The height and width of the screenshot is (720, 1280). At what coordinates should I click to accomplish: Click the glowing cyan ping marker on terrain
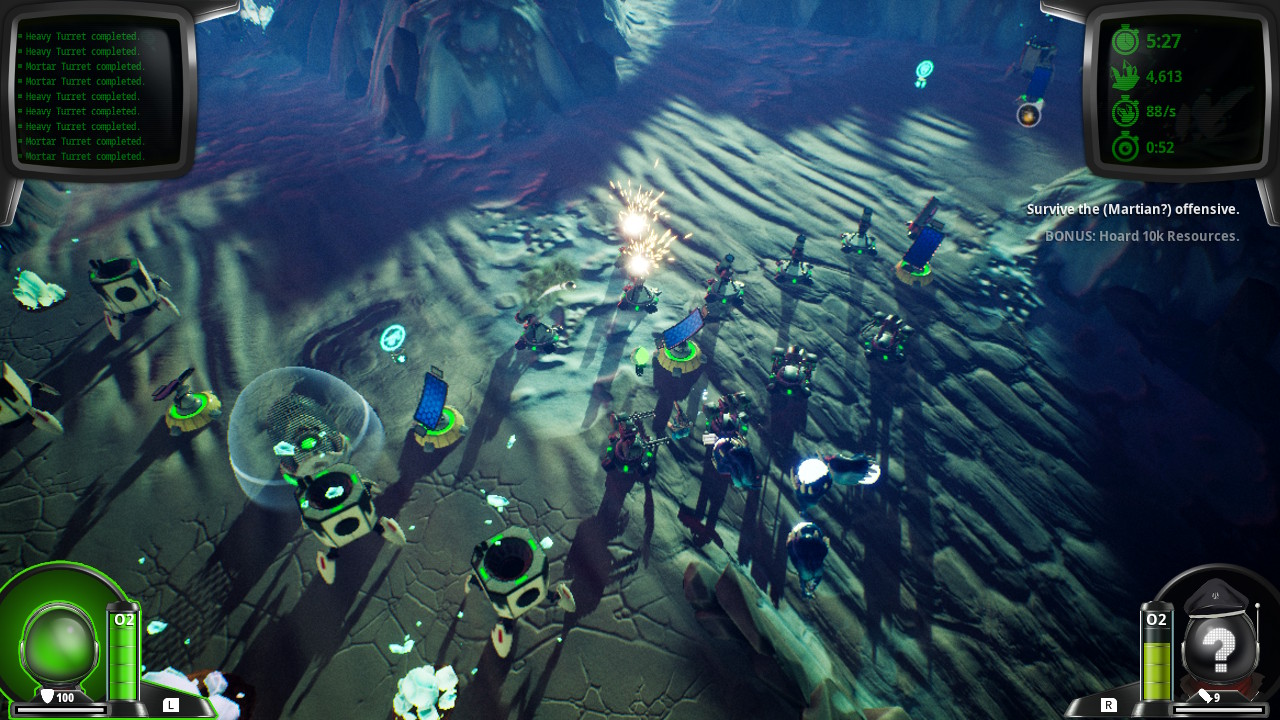[x=391, y=338]
